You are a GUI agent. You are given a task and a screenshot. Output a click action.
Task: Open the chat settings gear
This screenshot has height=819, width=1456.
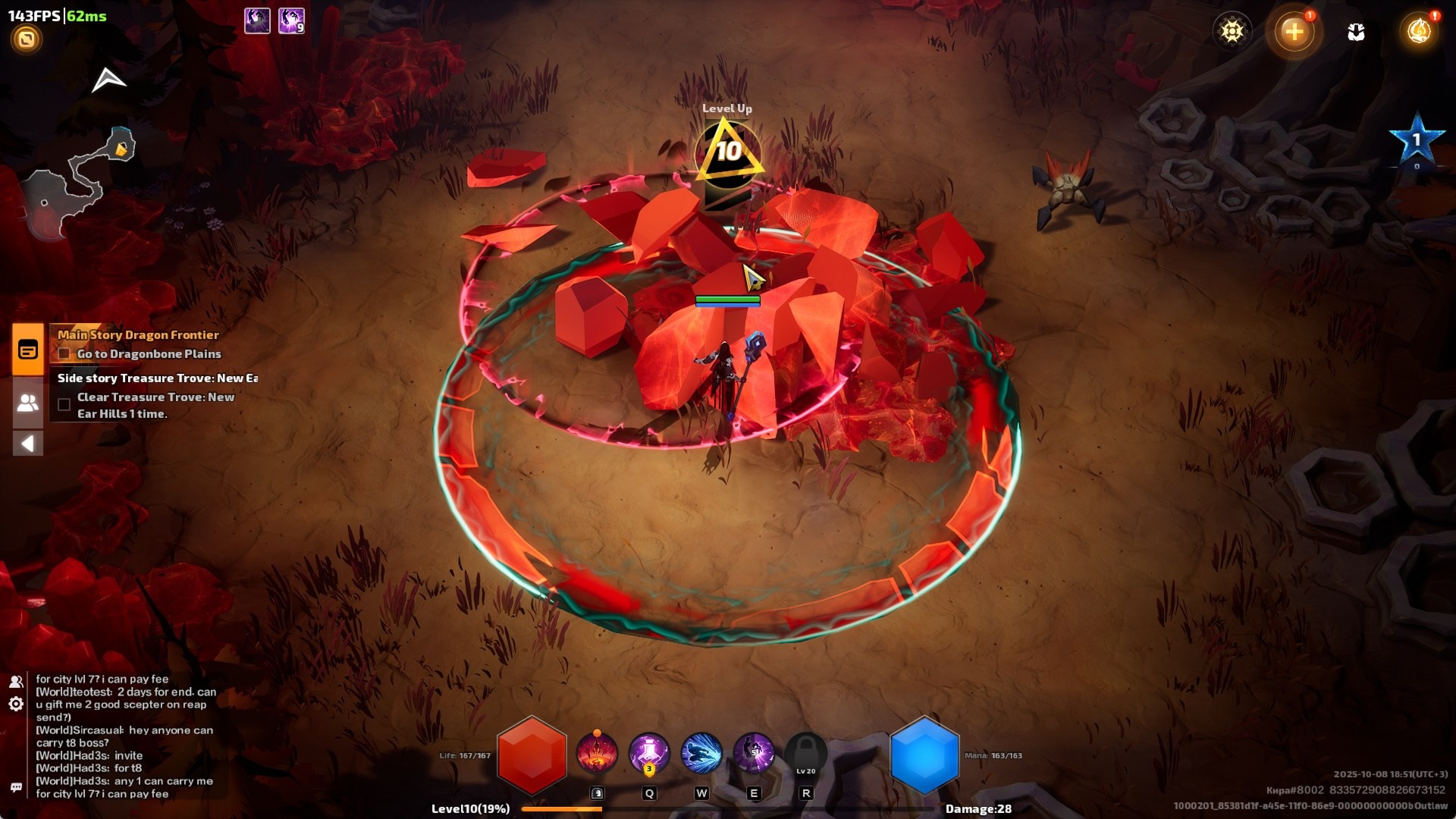[x=16, y=704]
